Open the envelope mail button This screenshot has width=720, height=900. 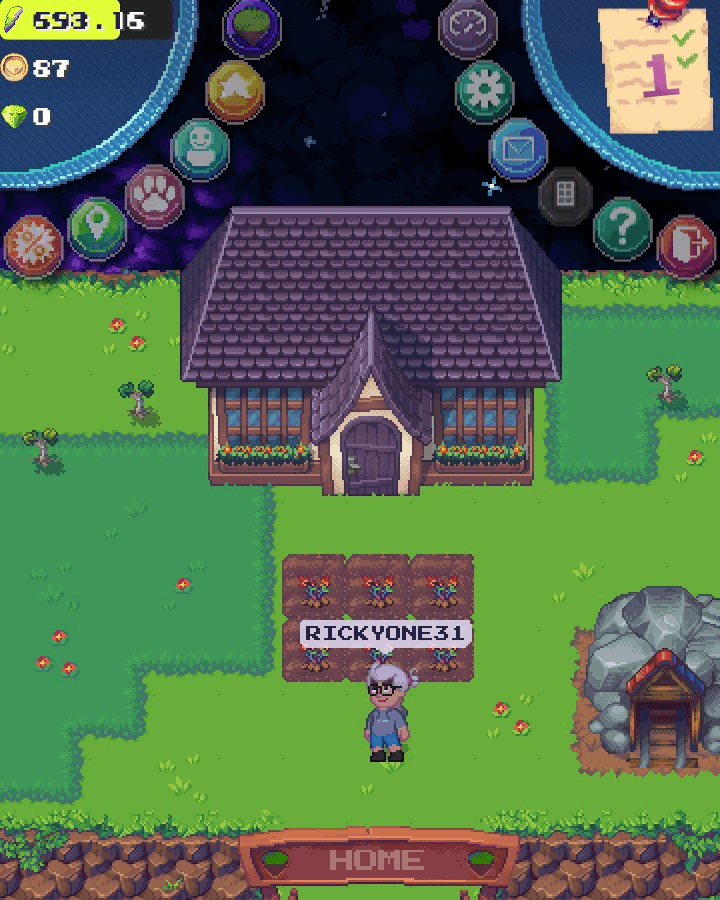tap(518, 149)
